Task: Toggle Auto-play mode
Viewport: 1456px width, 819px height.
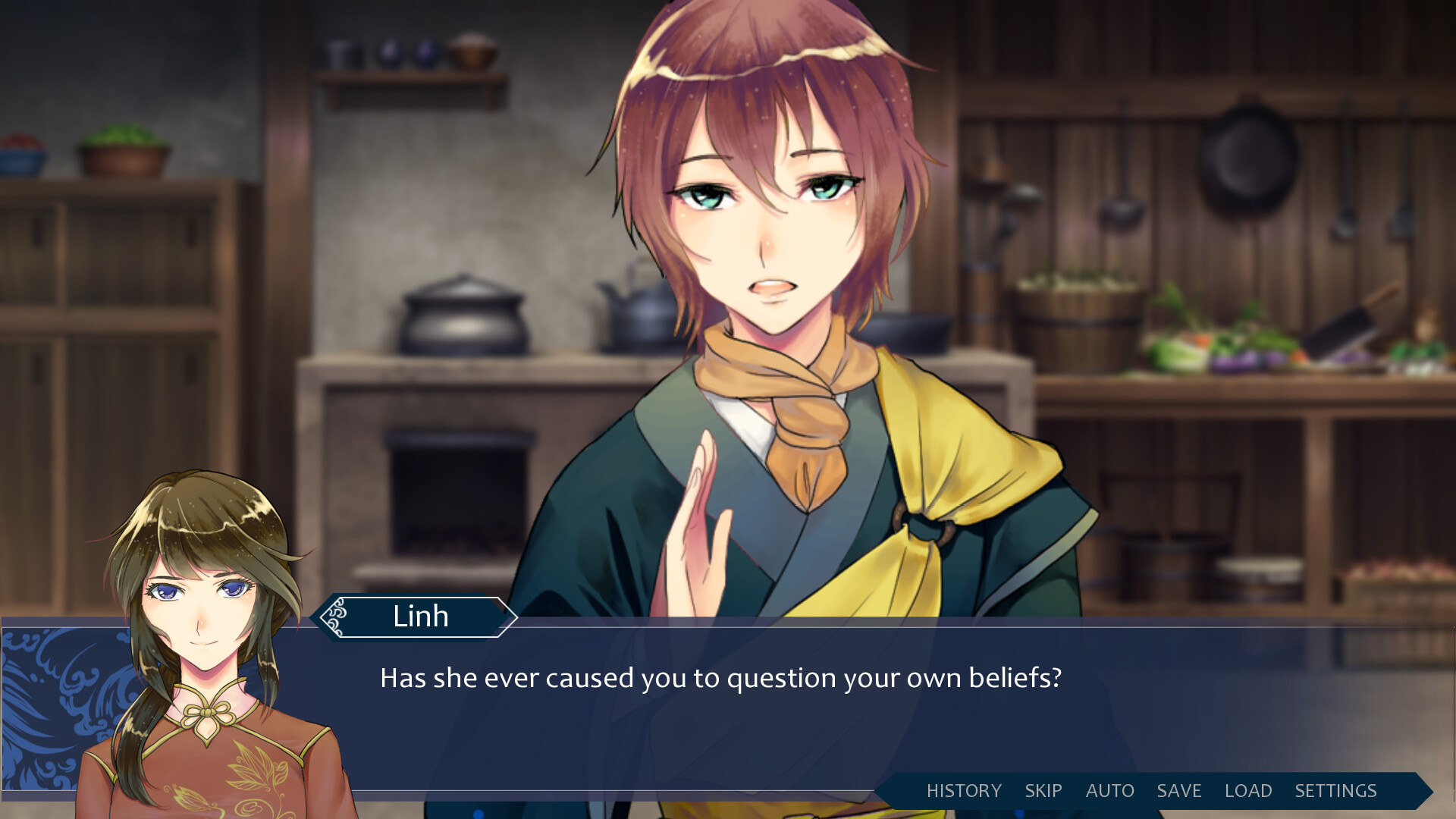Action: tap(1109, 790)
